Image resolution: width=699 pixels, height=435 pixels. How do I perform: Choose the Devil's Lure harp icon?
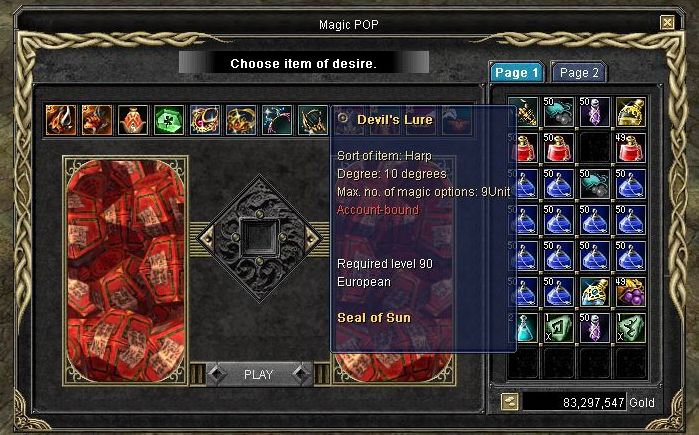[313, 120]
